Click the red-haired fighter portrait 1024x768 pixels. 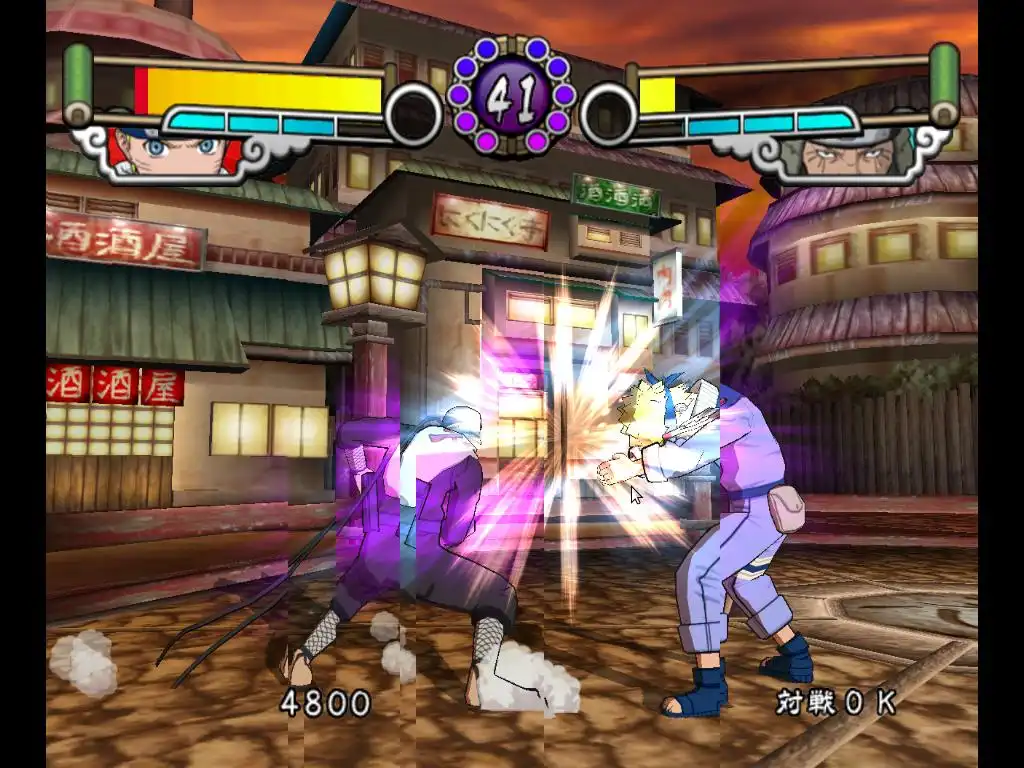[175, 152]
